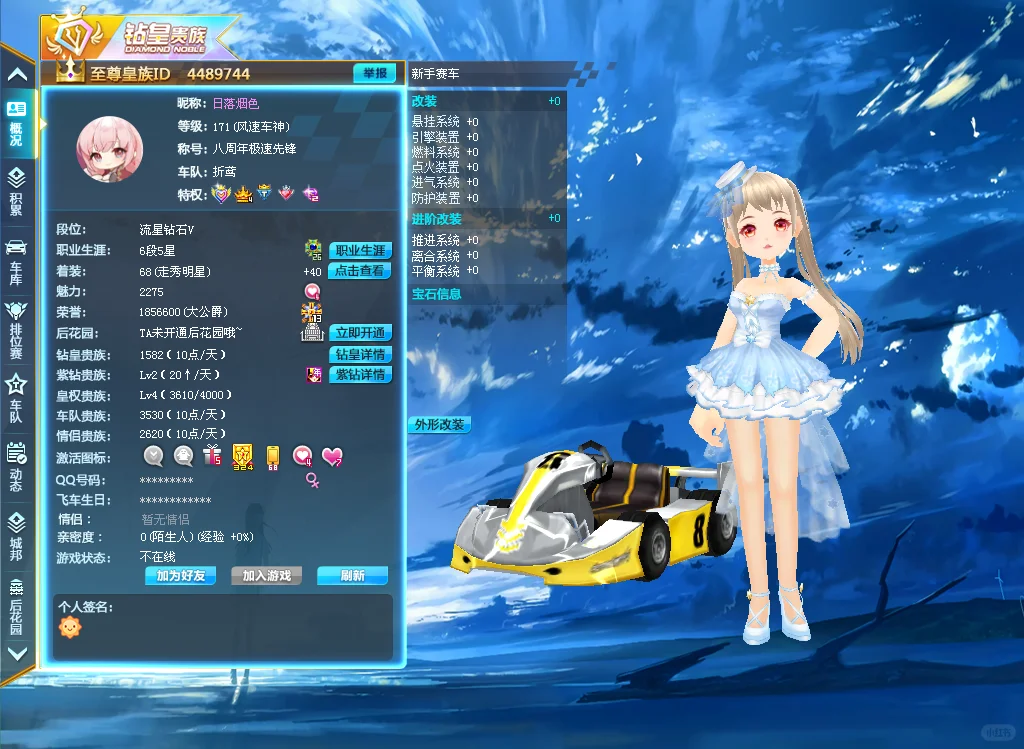Activate the 立即开通 garden button

(360, 333)
